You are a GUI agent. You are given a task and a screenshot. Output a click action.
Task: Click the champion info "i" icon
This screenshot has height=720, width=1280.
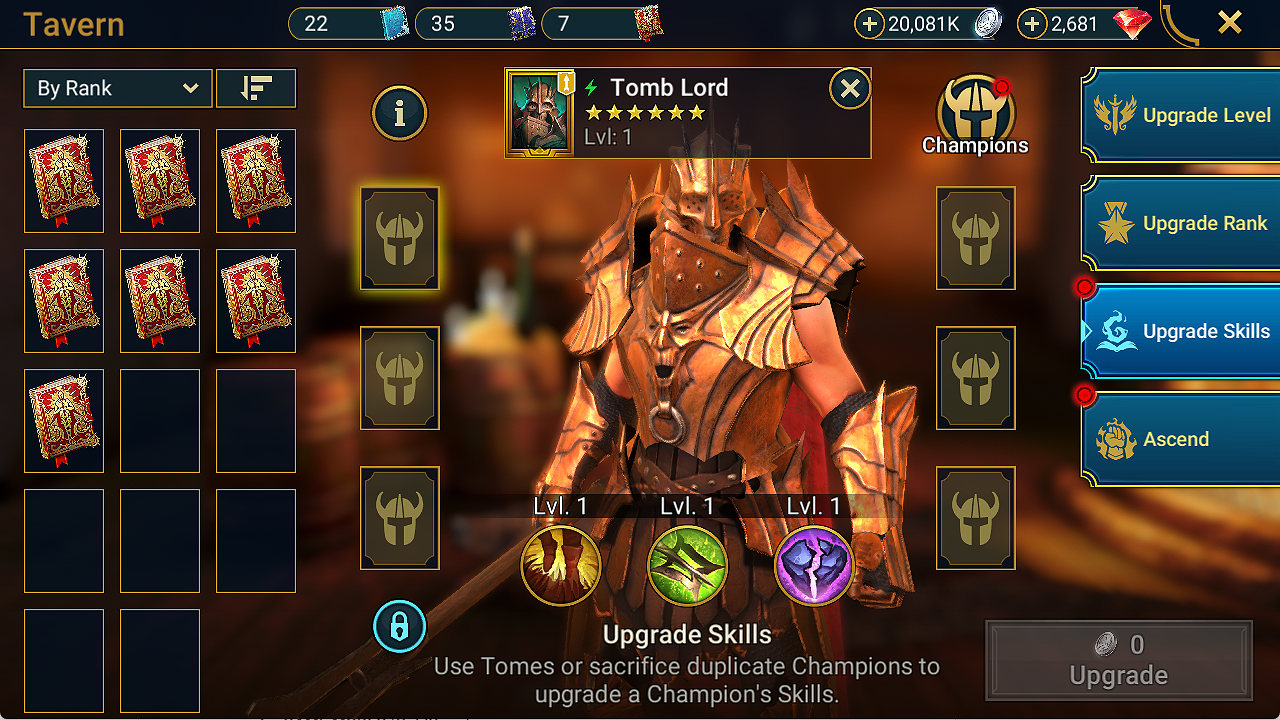click(399, 113)
